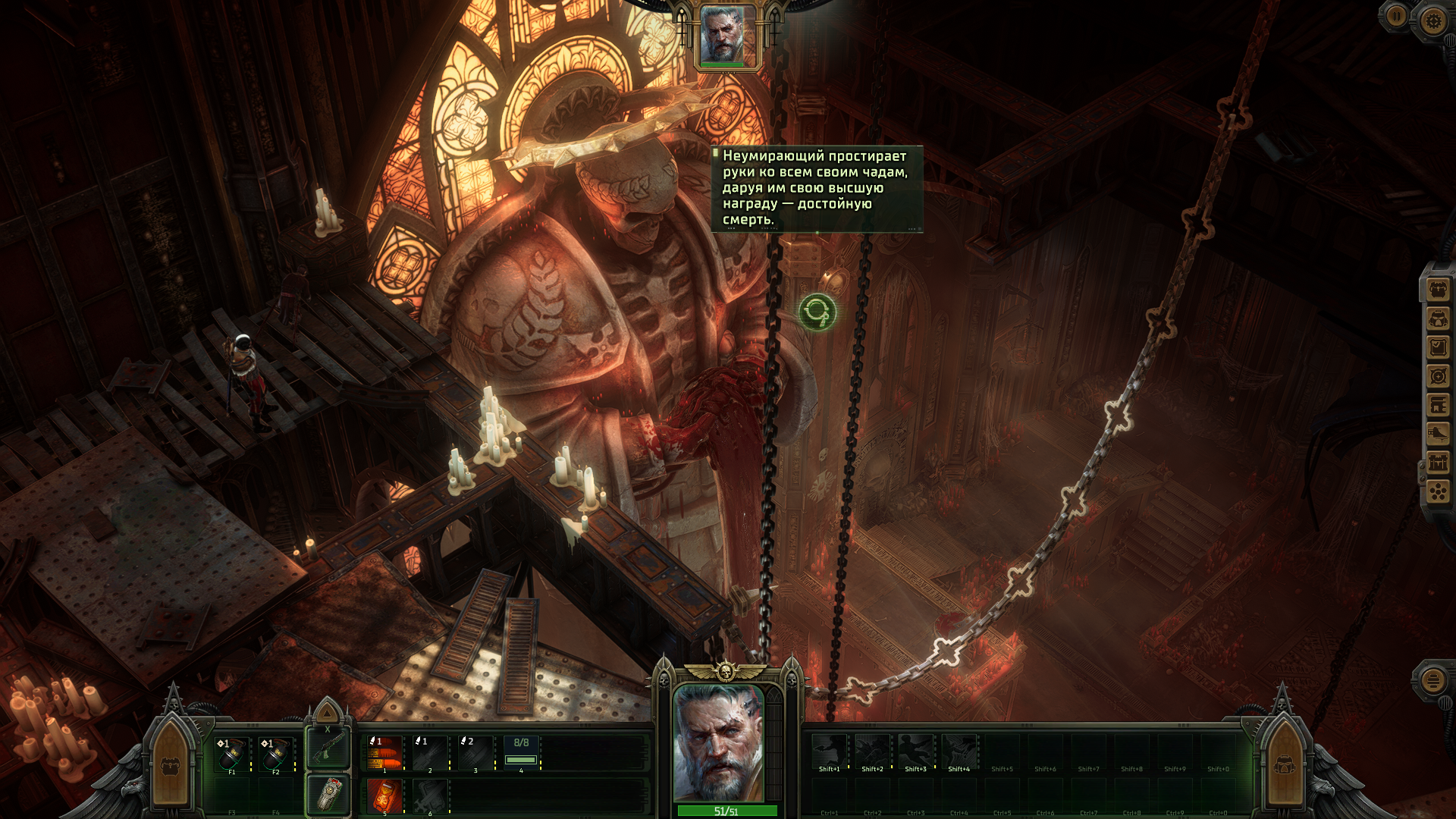1456x819 pixels.
Task: Activate the red bullets burst-fire ability
Action: tap(384, 754)
